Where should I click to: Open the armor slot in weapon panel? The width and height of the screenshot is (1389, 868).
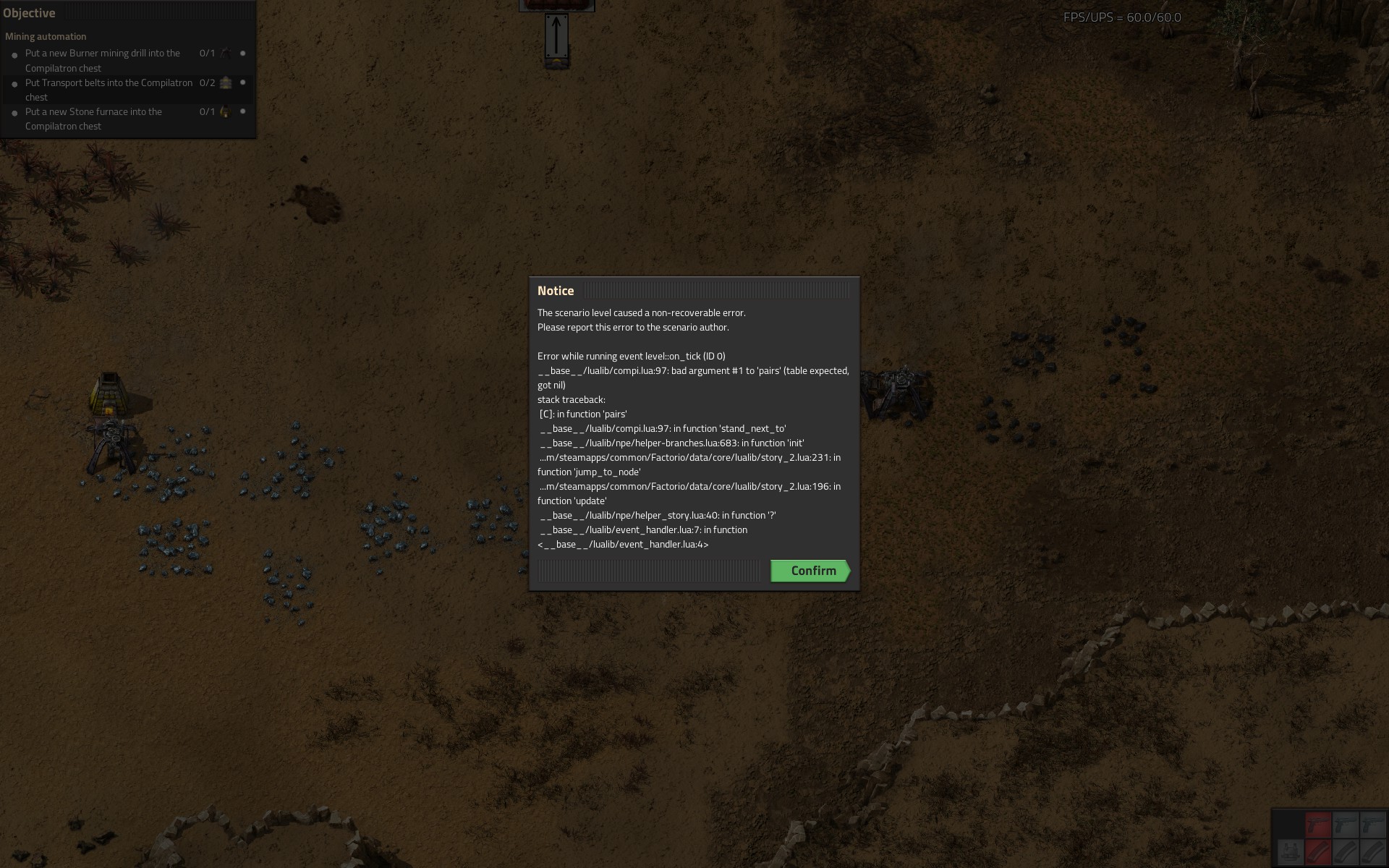(x=1290, y=851)
